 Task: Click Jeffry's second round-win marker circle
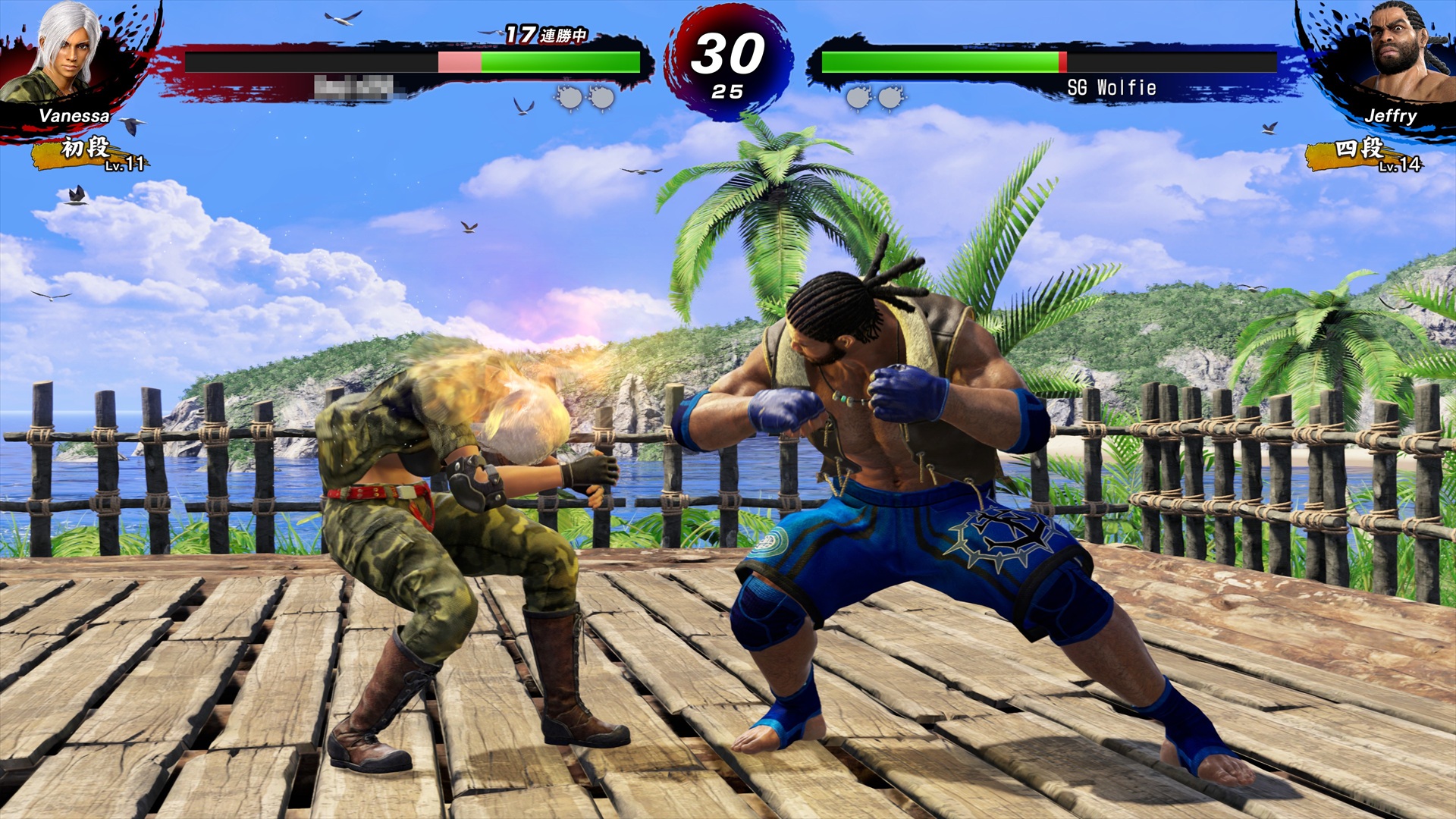coord(889,96)
